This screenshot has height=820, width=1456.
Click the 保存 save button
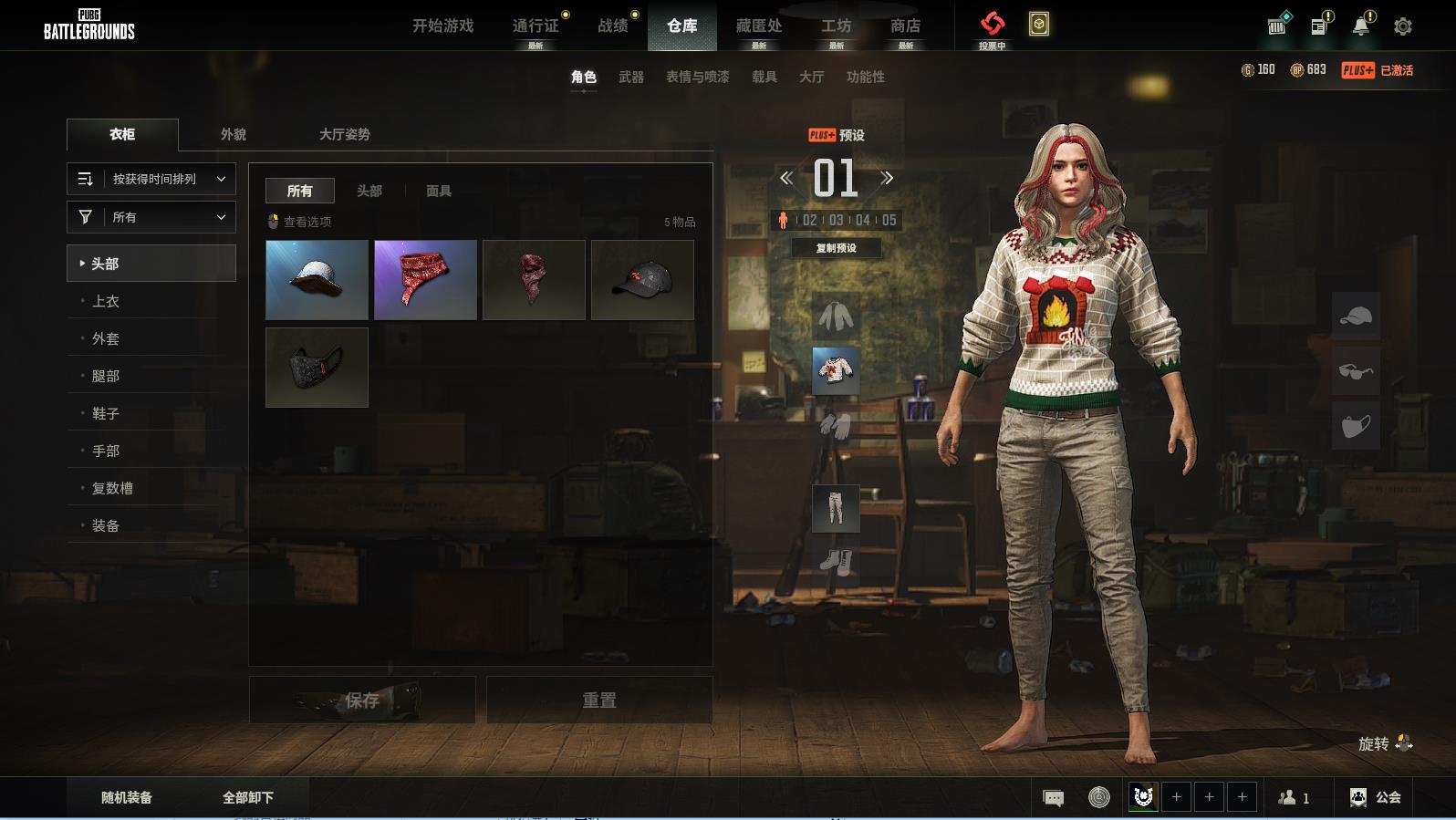362,701
